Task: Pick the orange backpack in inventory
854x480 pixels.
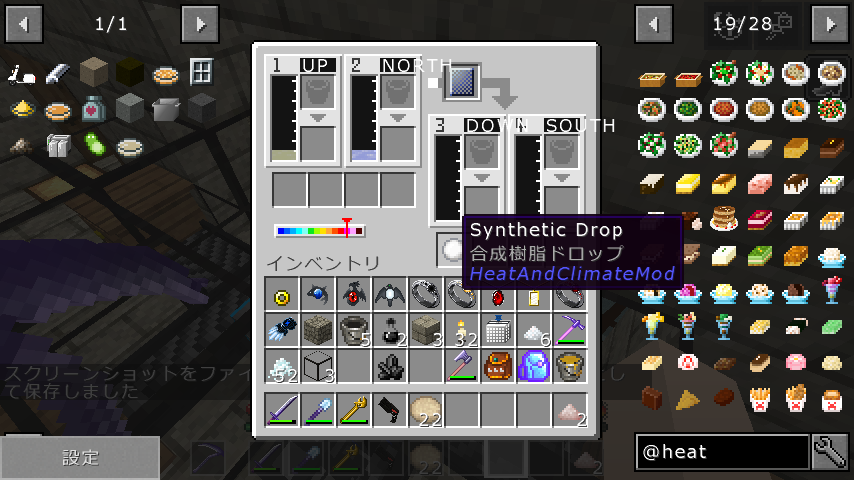Action: (x=497, y=366)
